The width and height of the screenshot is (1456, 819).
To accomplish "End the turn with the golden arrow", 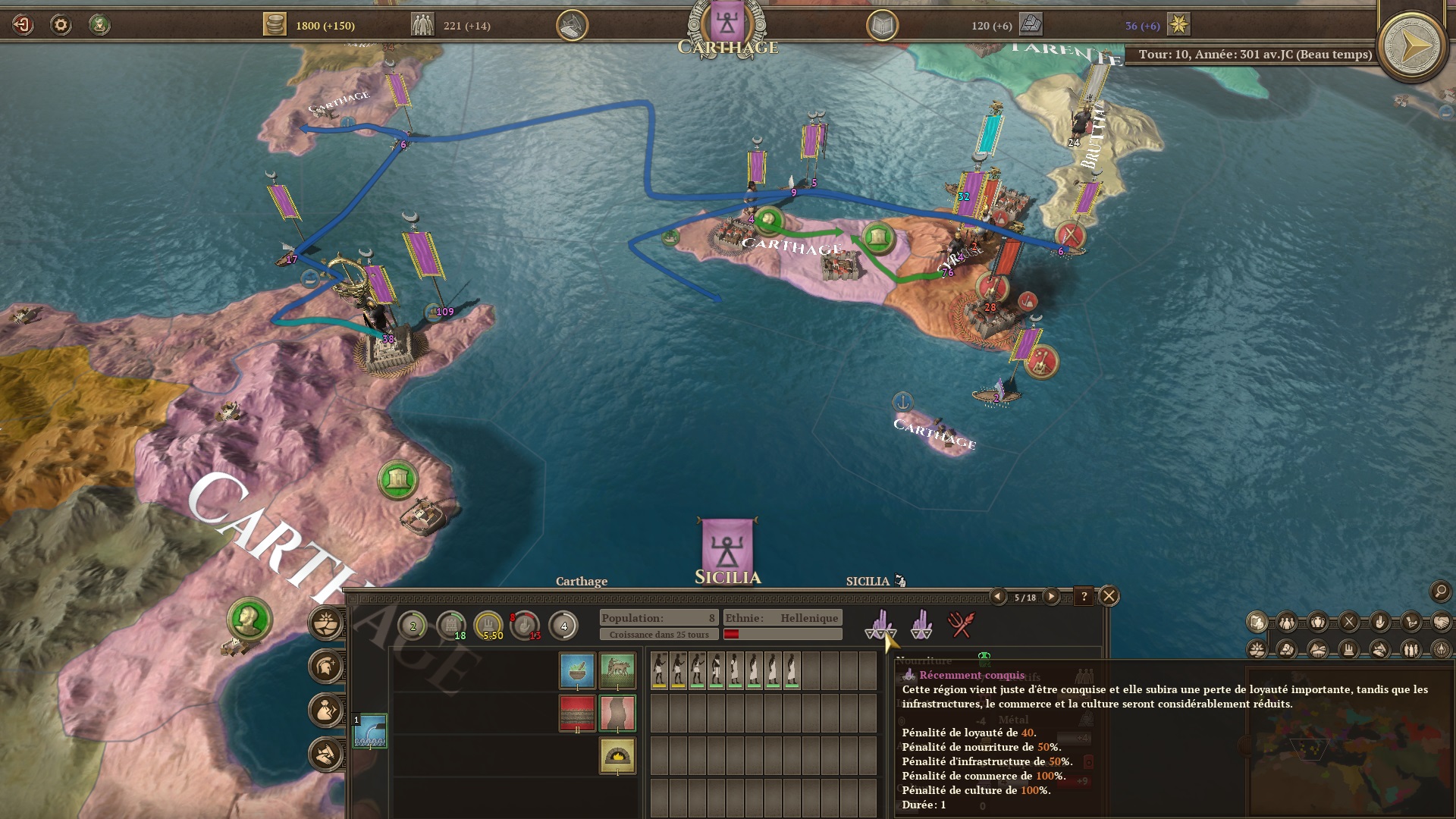I will [x=1412, y=48].
